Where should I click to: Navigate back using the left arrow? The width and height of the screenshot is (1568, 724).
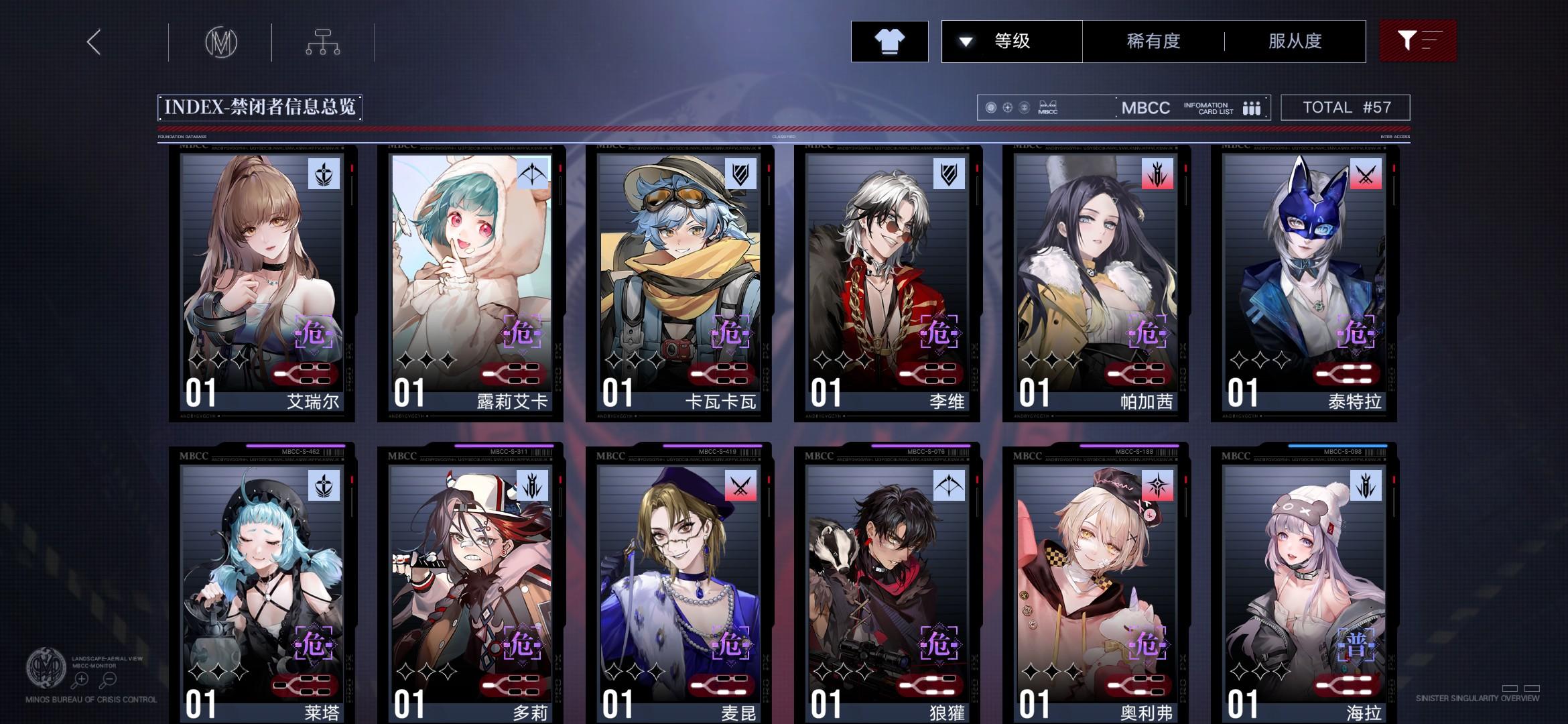(x=92, y=42)
